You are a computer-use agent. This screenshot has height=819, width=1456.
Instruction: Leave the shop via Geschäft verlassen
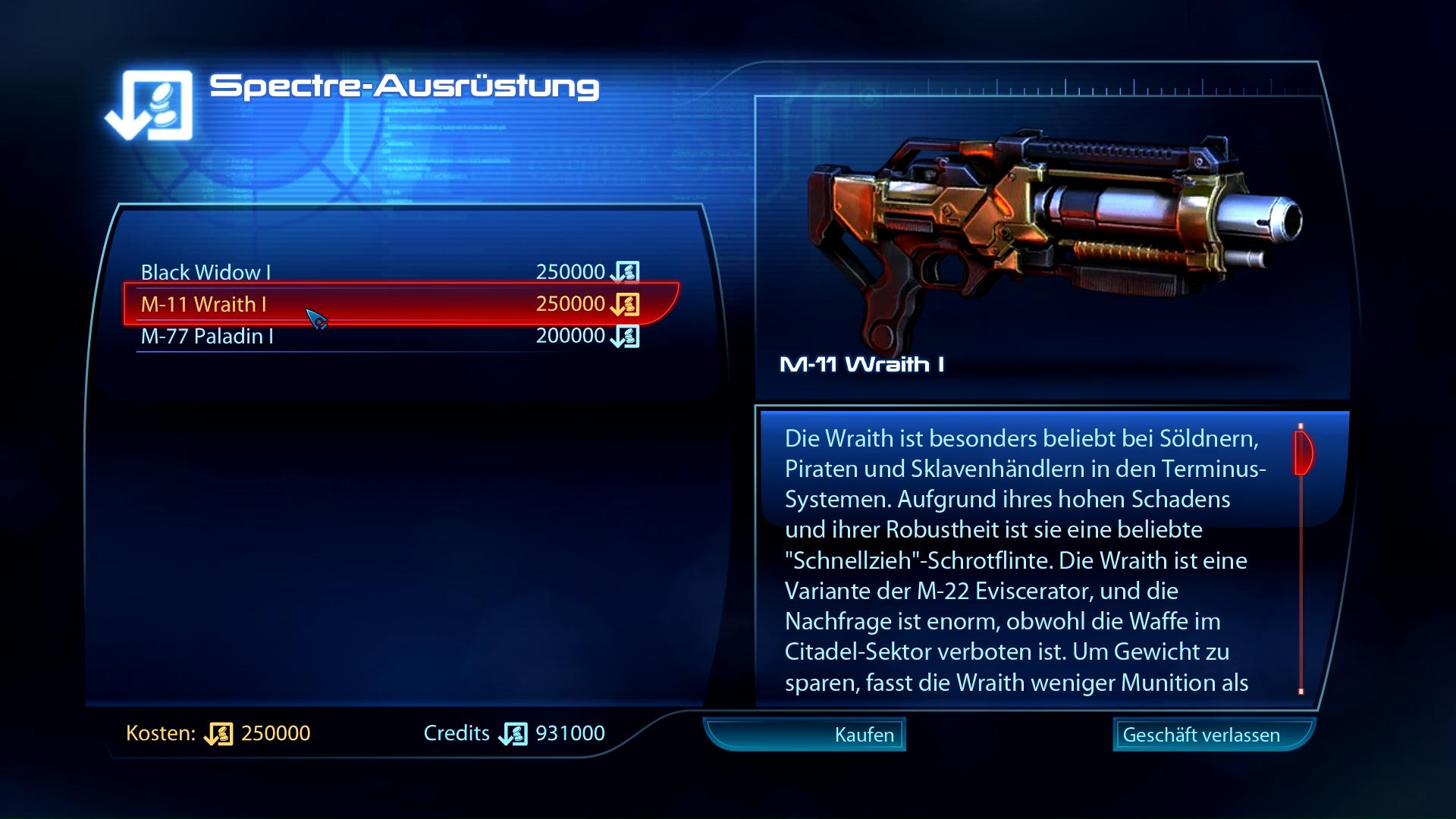pos(1212,734)
